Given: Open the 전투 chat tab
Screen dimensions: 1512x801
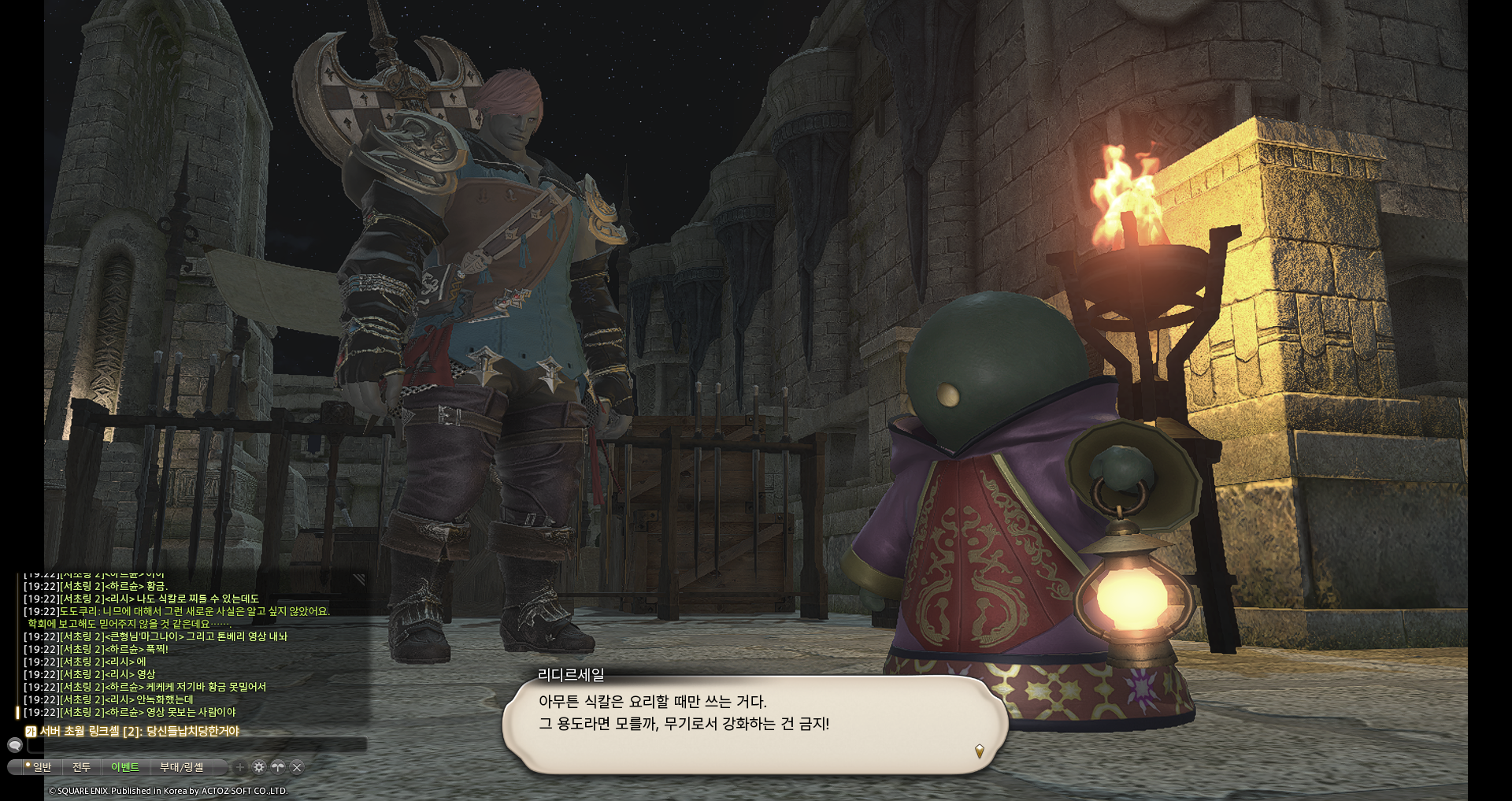Looking at the screenshot, I should 82,767.
